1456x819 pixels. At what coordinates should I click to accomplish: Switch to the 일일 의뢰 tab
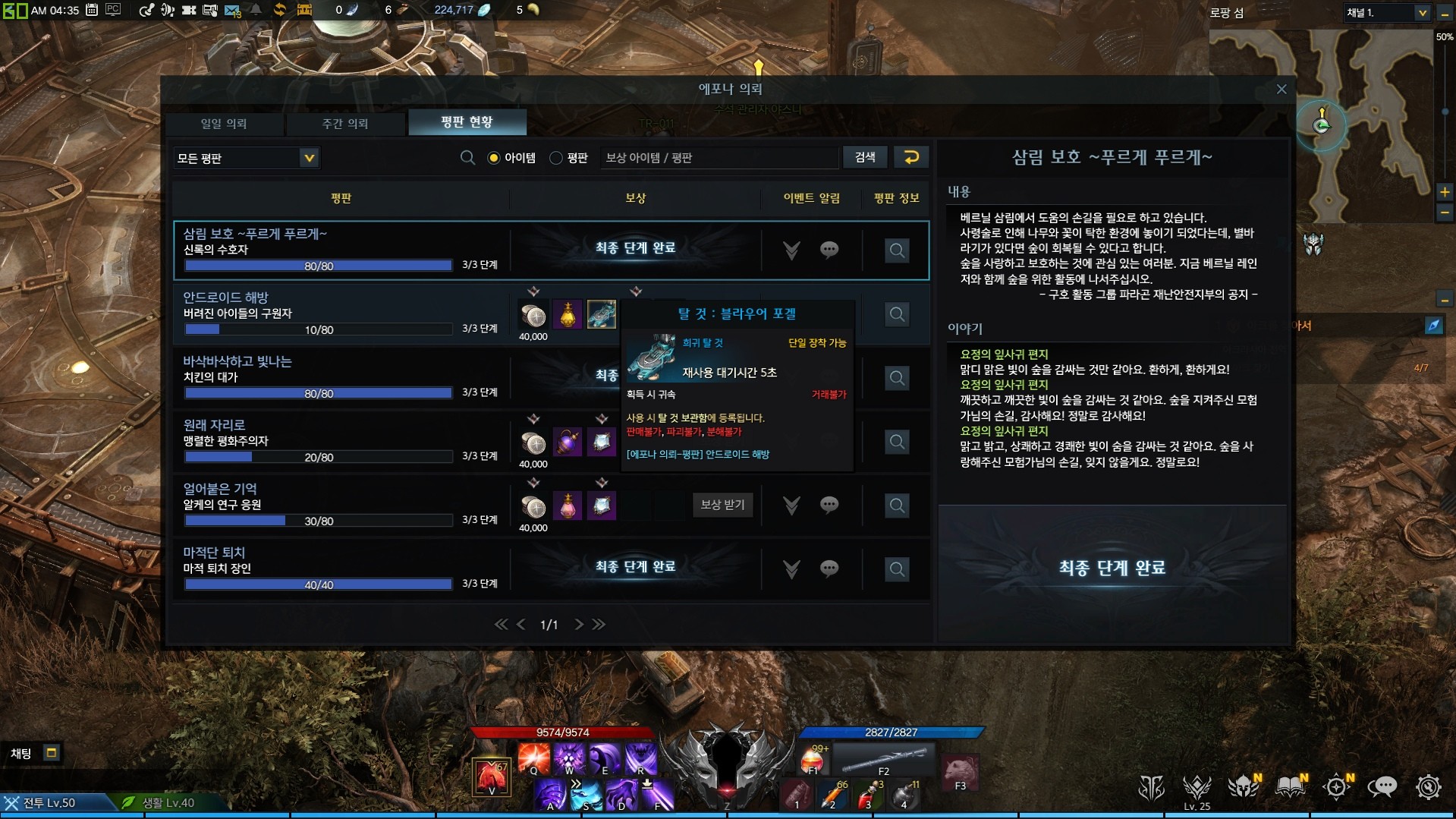pyautogui.click(x=224, y=124)
